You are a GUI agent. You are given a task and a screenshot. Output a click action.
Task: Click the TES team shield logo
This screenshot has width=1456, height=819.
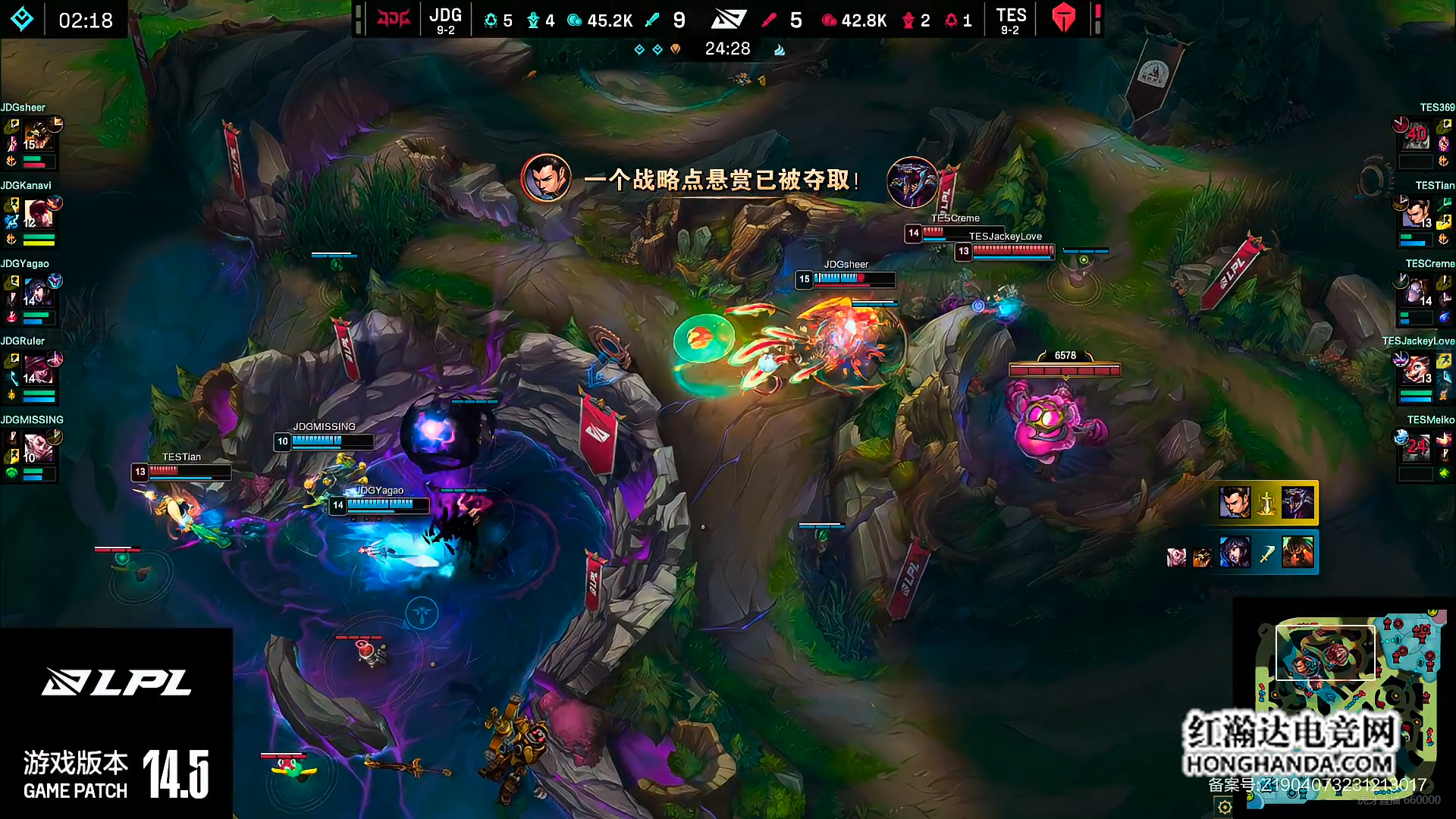point(1064,18)
